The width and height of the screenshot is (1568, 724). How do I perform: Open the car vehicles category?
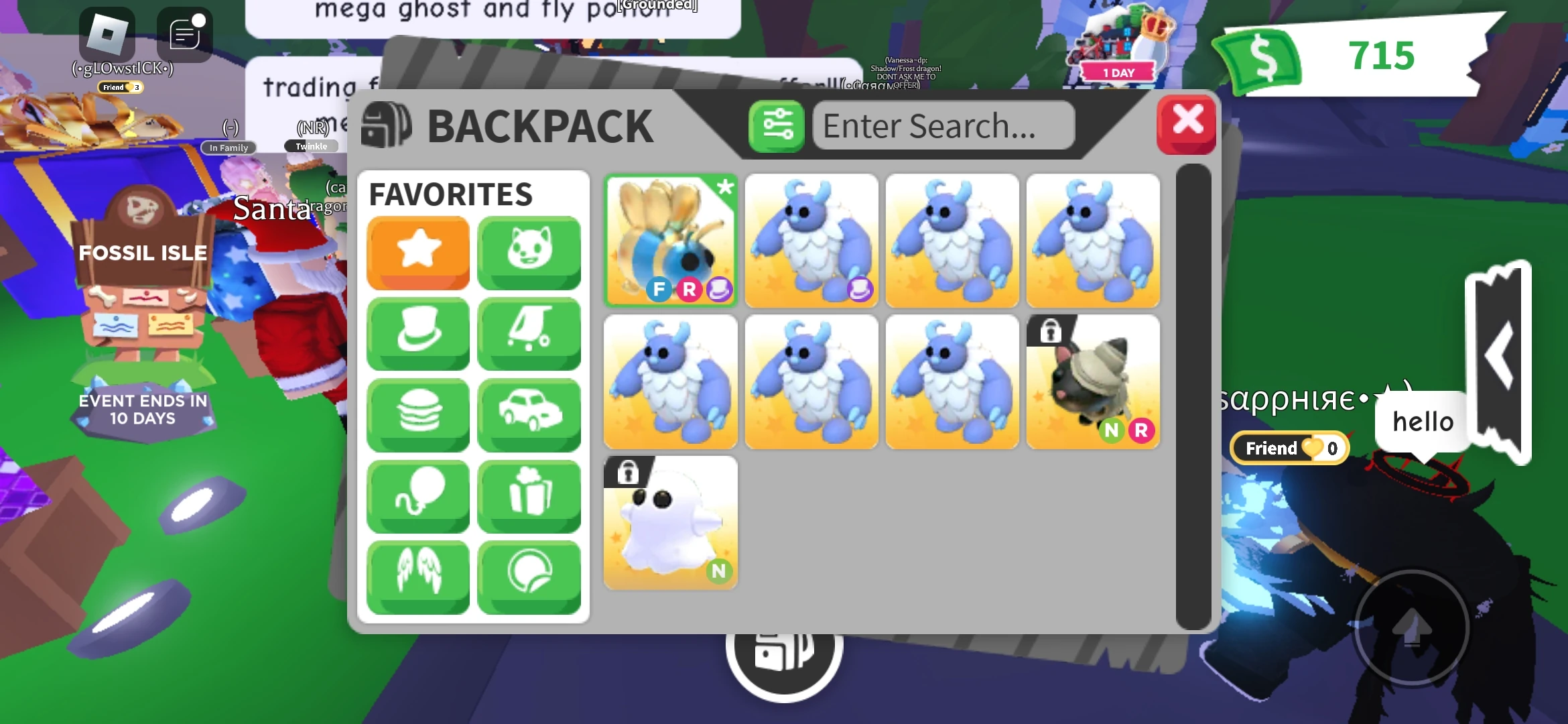point(529,415)
